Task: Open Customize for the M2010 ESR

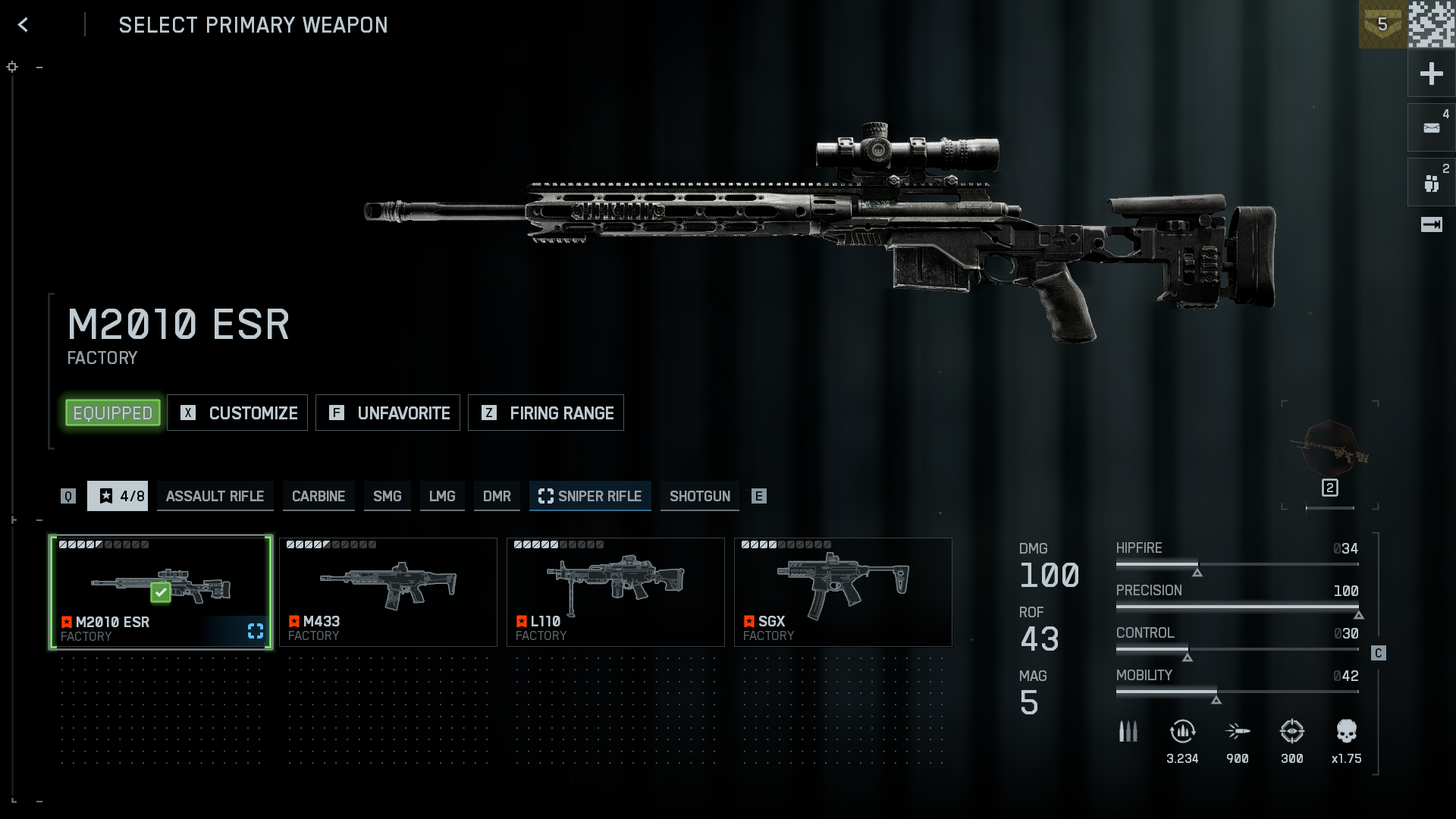Action: click(237, 413)
